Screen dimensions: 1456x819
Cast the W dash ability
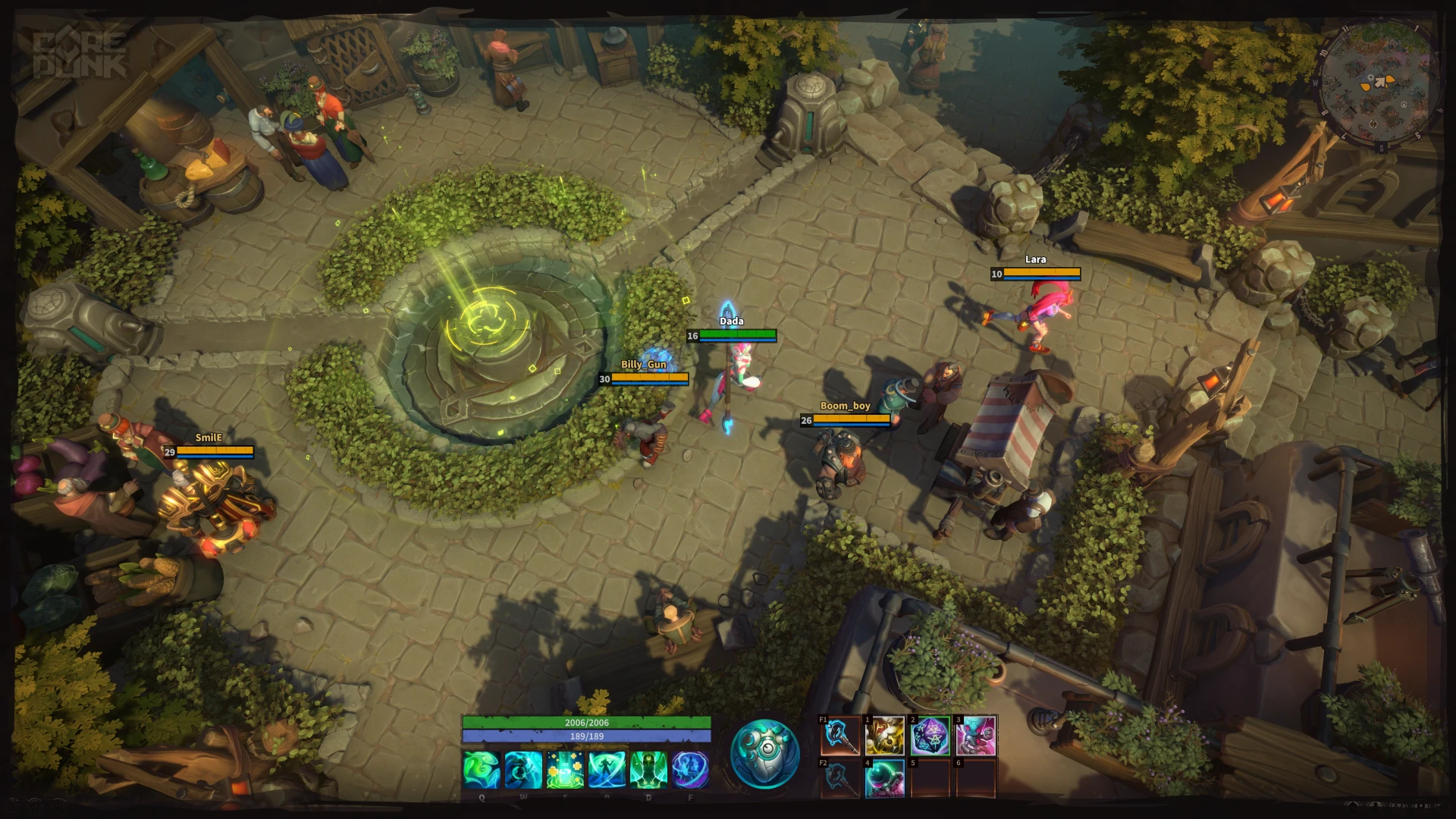tap(522, 769)
